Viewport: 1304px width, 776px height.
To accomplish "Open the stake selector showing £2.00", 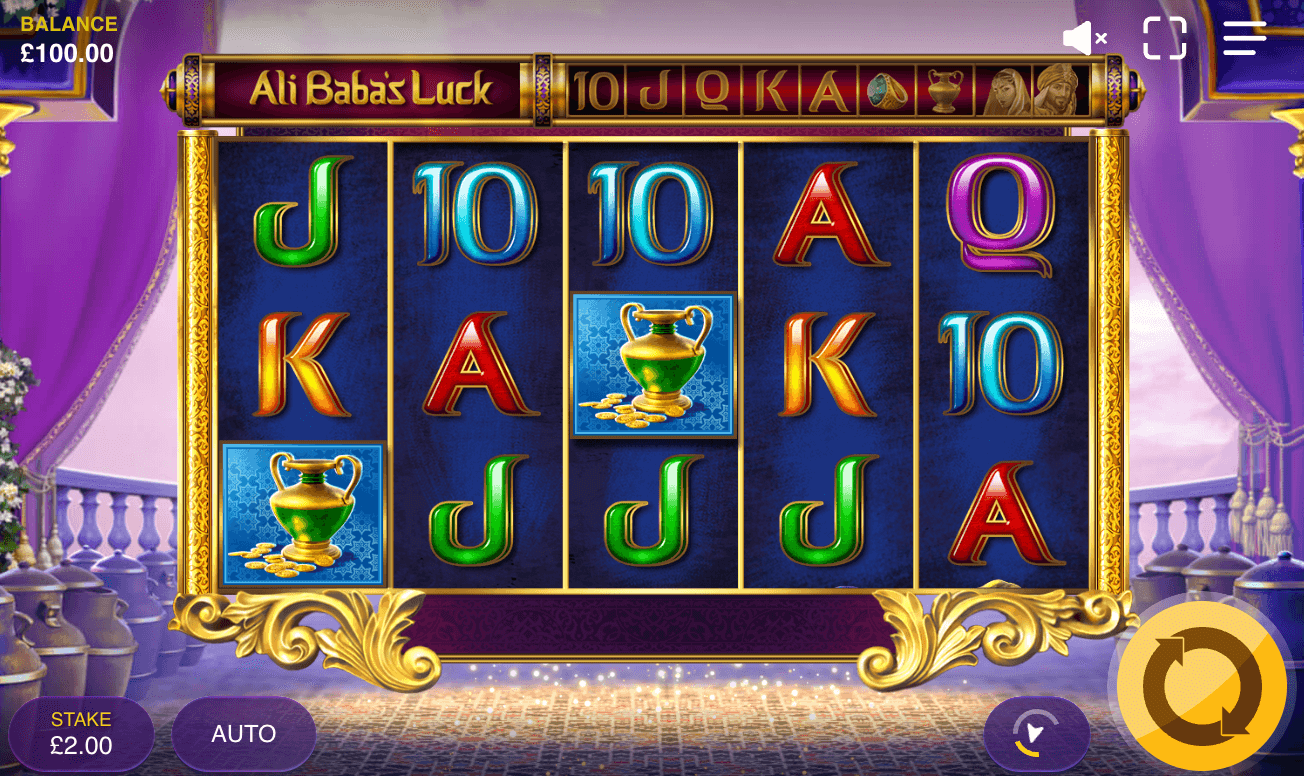I will (80, 733).
